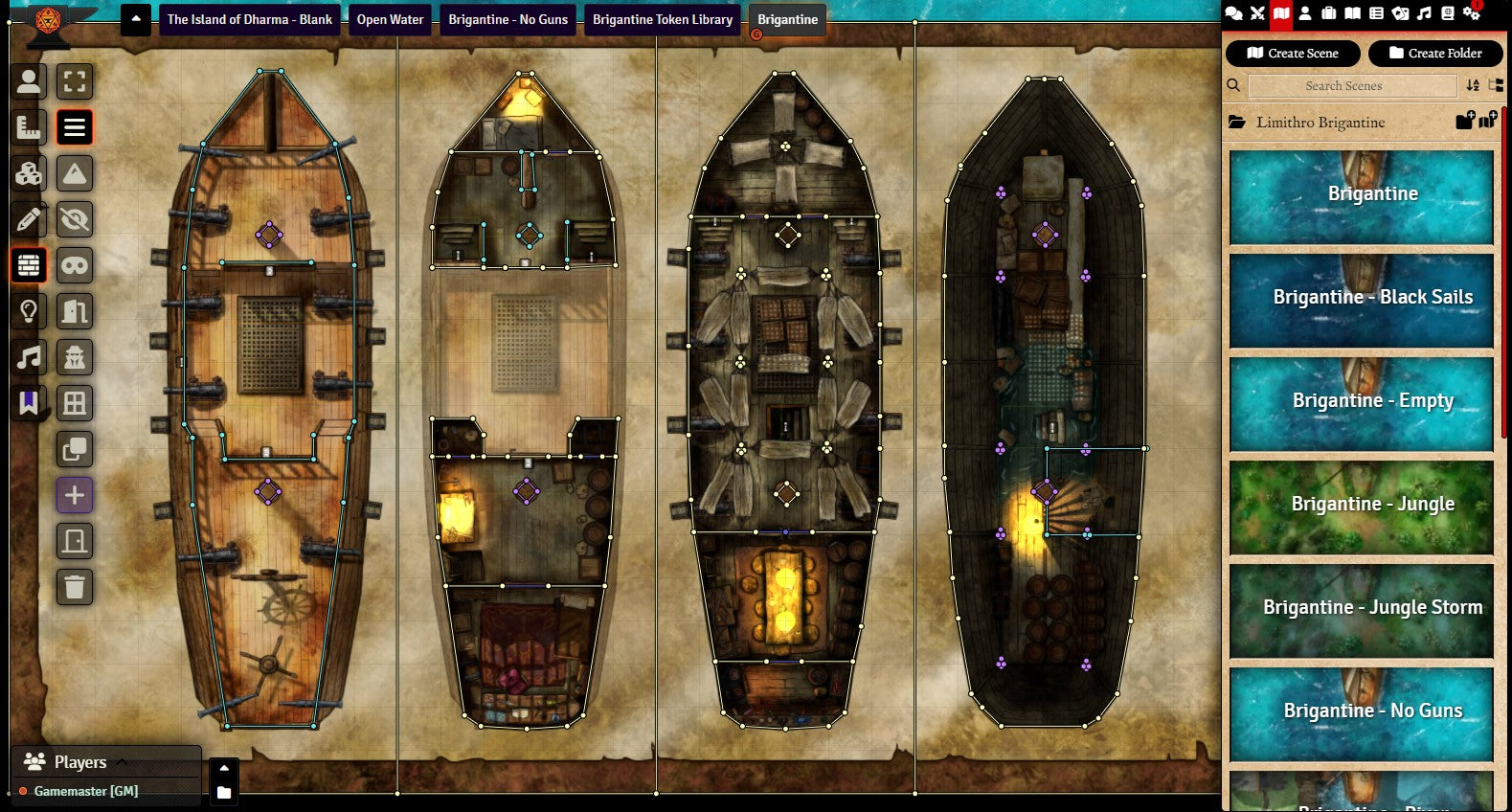Viewport: 1512px width, 812px height.
Task: Select the Brigantine - Jungle Storm scene
Action: [x=1361, y=608]
